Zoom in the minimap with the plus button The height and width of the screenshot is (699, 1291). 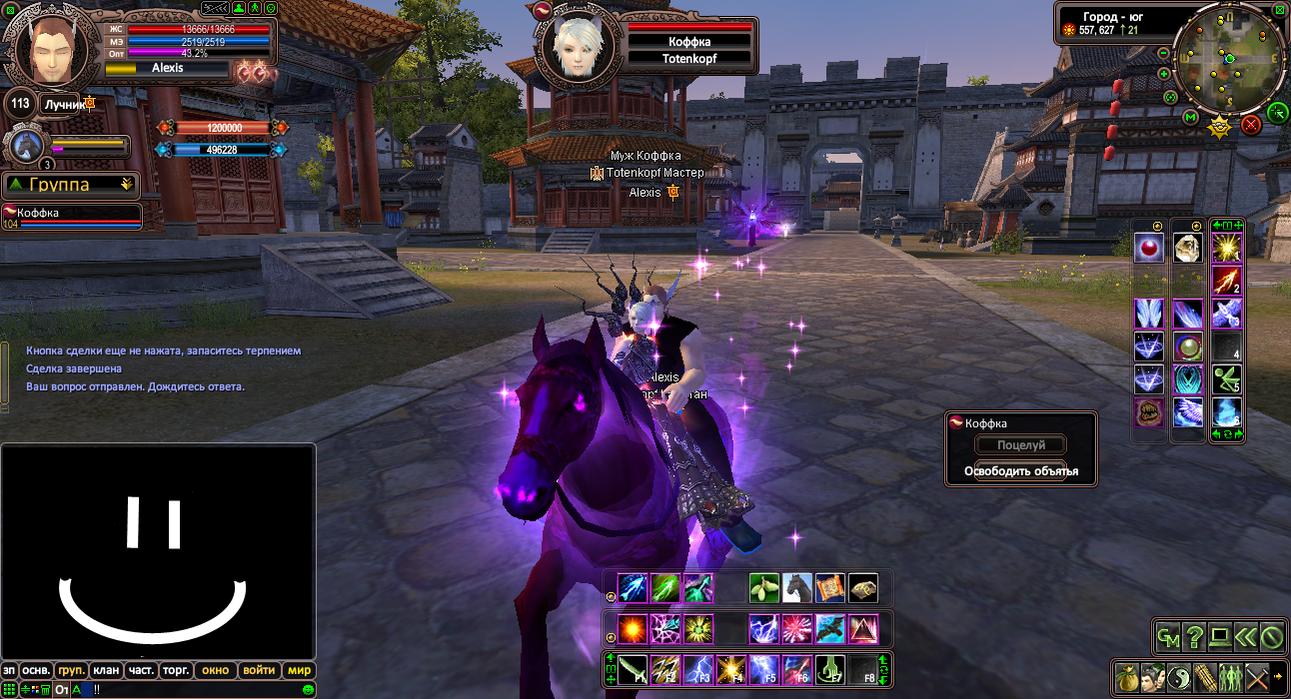(x=1164, y=73)
